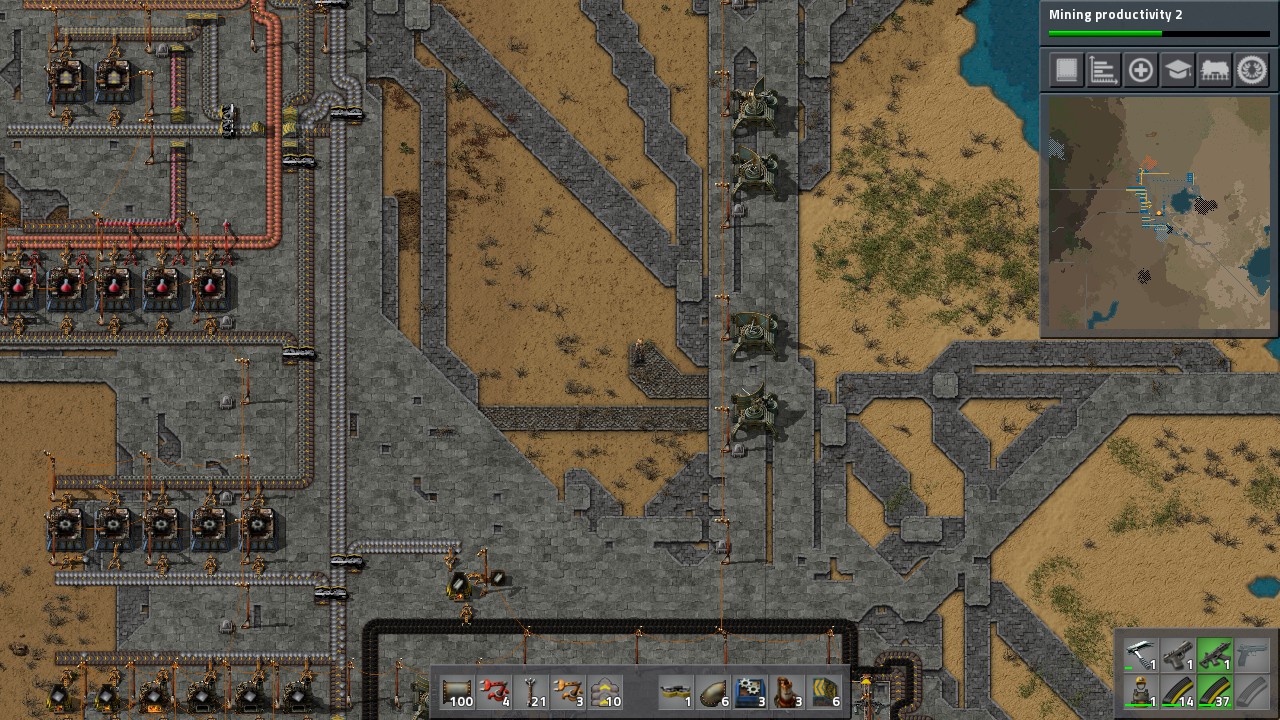Click the gear wheel icon button
1280x720 pixels.
coord(1252,70)
